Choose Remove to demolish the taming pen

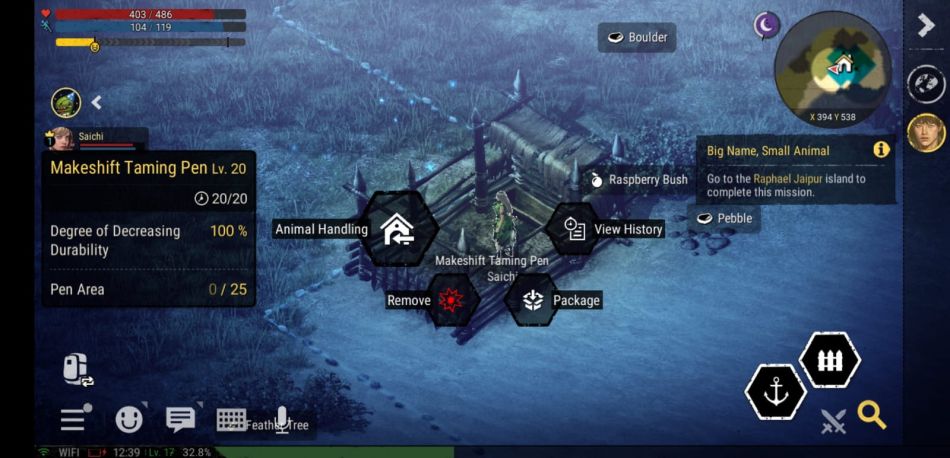(x=451, y=300)
